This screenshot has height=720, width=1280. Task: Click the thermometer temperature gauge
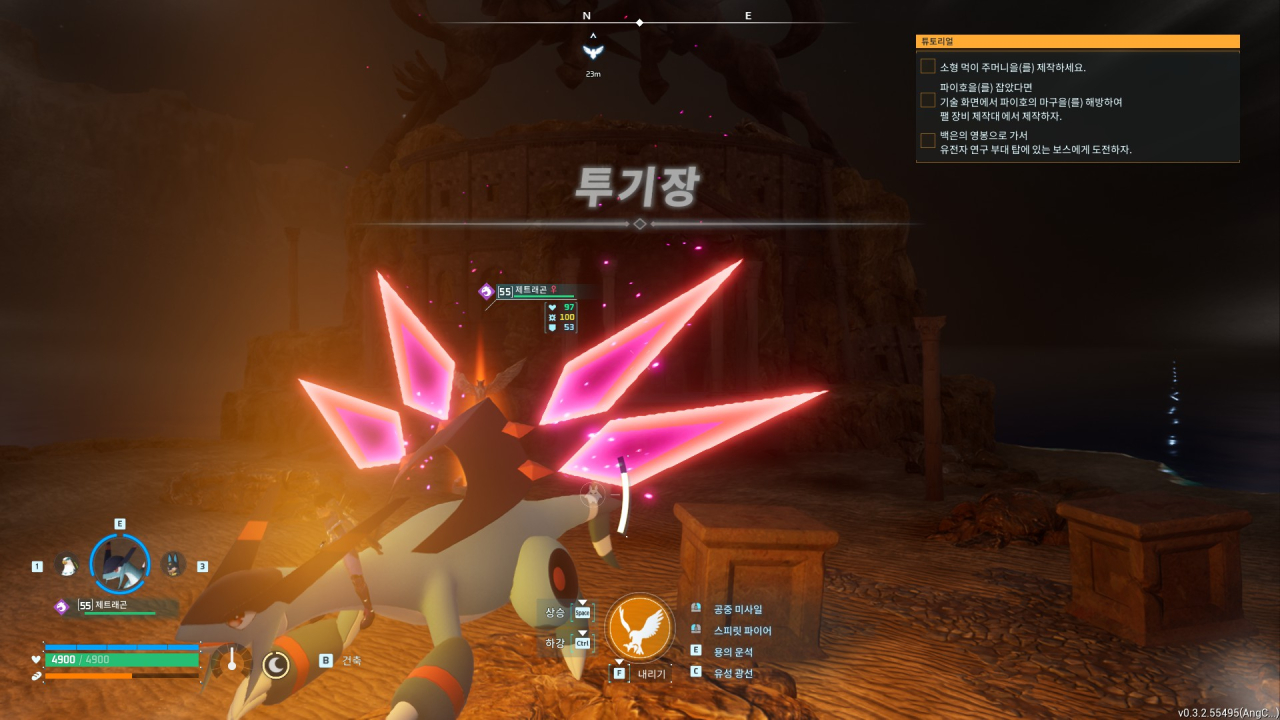coord(232,662)
